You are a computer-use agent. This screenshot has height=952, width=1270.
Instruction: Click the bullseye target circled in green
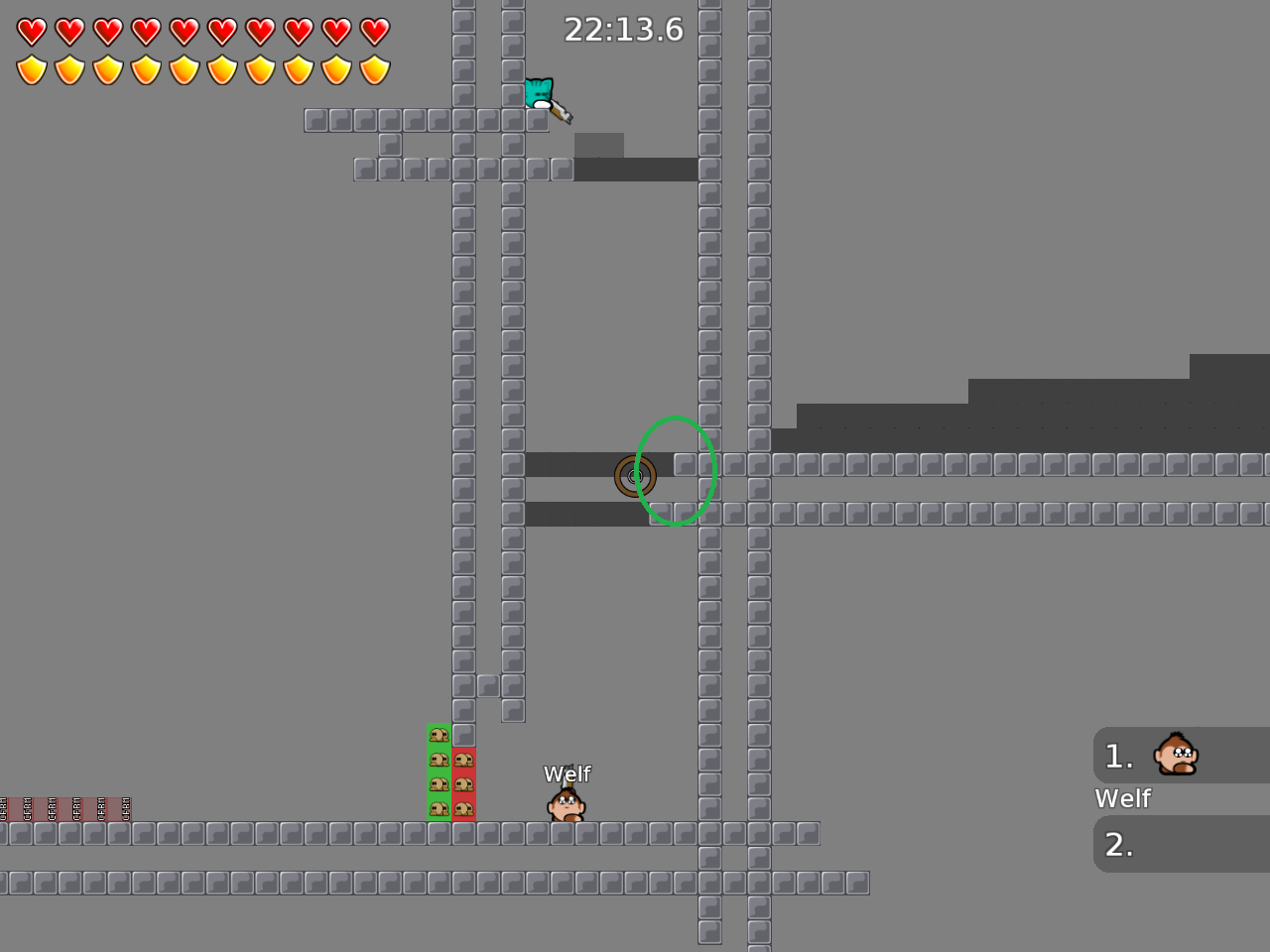[x=636, y=476]
